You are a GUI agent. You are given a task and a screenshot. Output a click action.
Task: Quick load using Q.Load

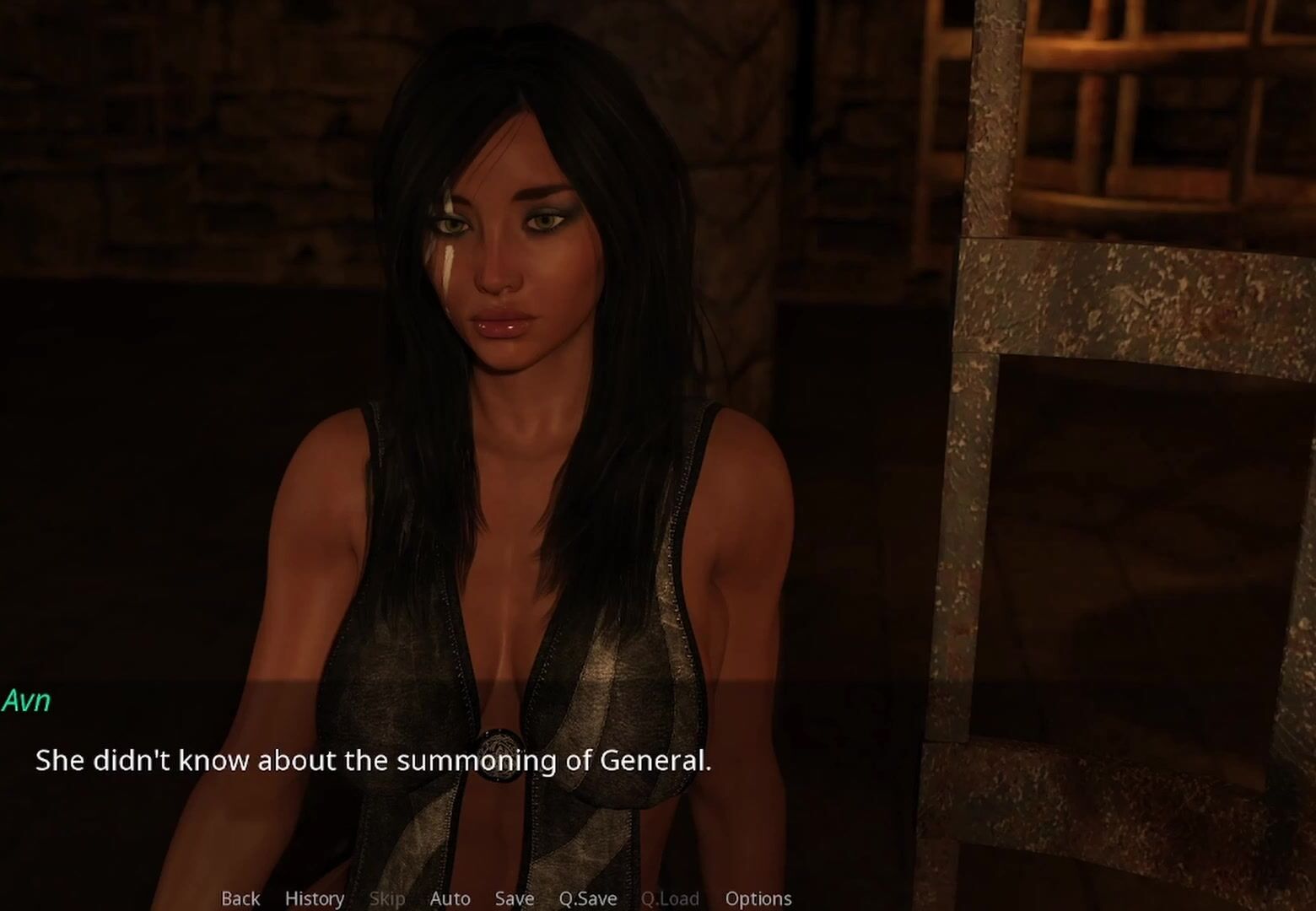670,898
